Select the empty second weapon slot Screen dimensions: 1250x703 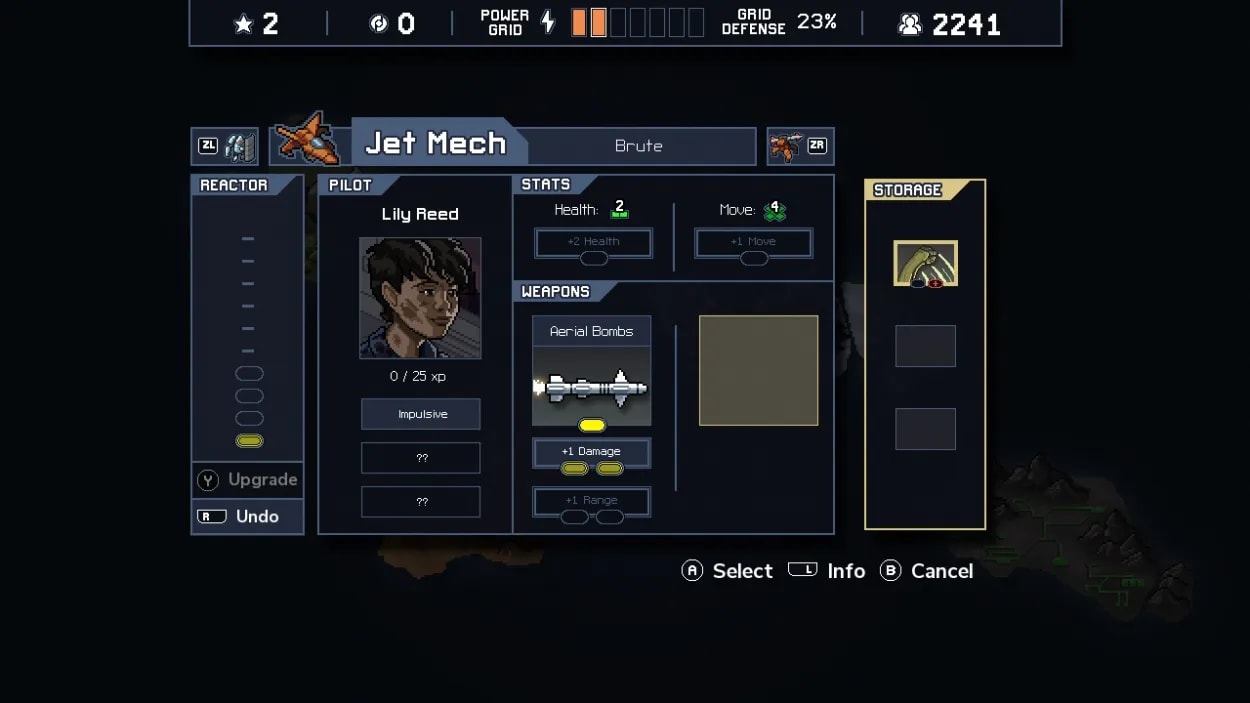[758, 371]
